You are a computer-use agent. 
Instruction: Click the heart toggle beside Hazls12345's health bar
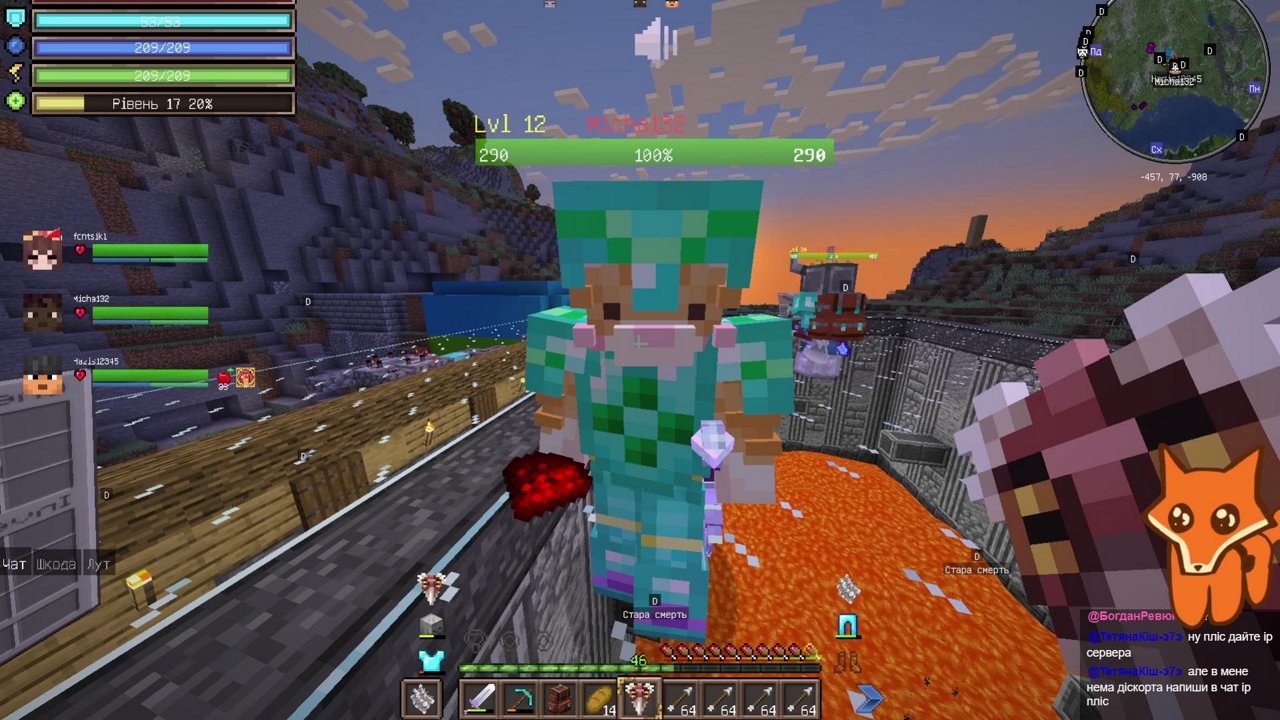click(80, 375)
